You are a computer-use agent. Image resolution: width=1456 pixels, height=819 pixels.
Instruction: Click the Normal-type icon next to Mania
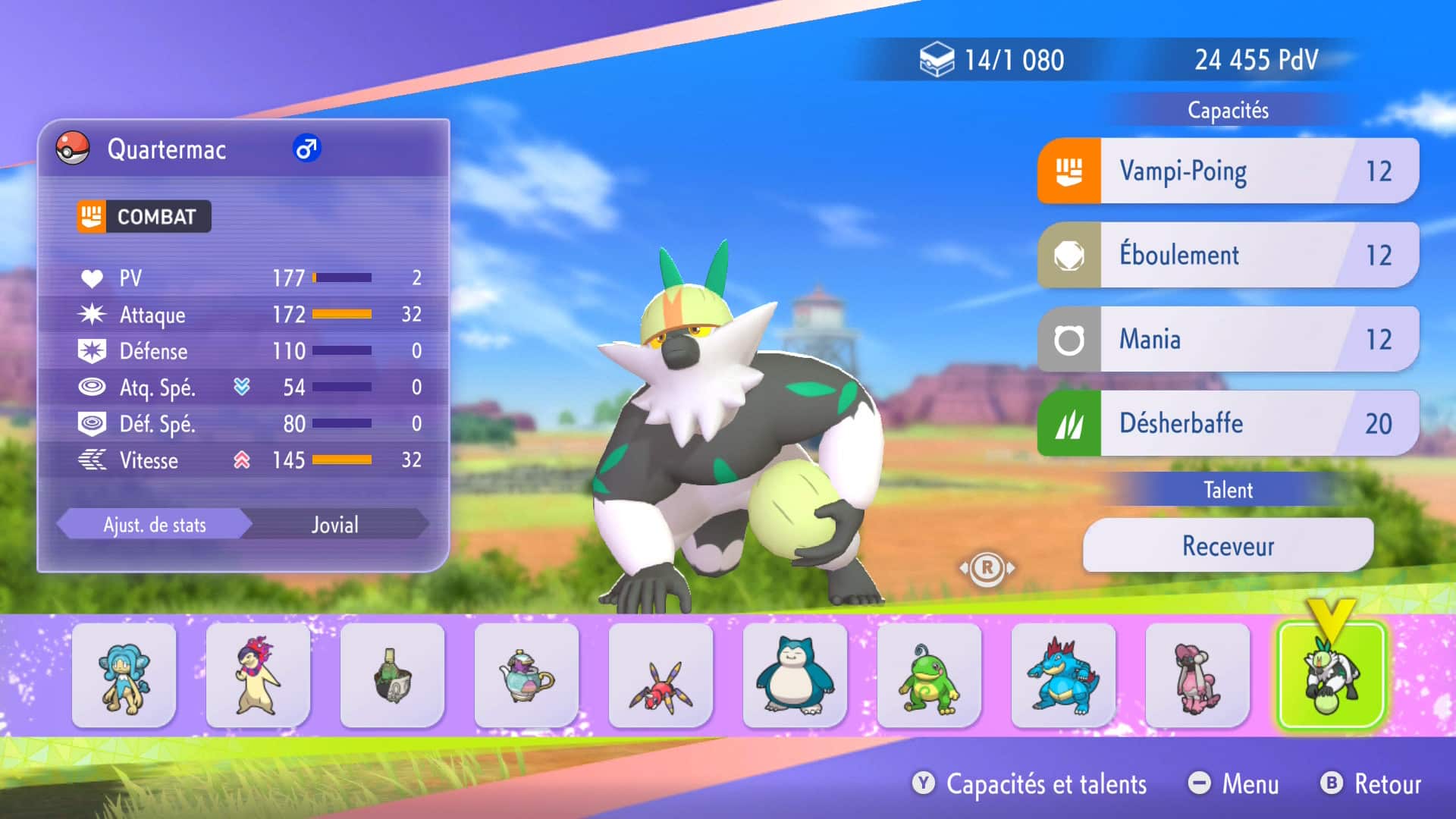(1070, 339)
